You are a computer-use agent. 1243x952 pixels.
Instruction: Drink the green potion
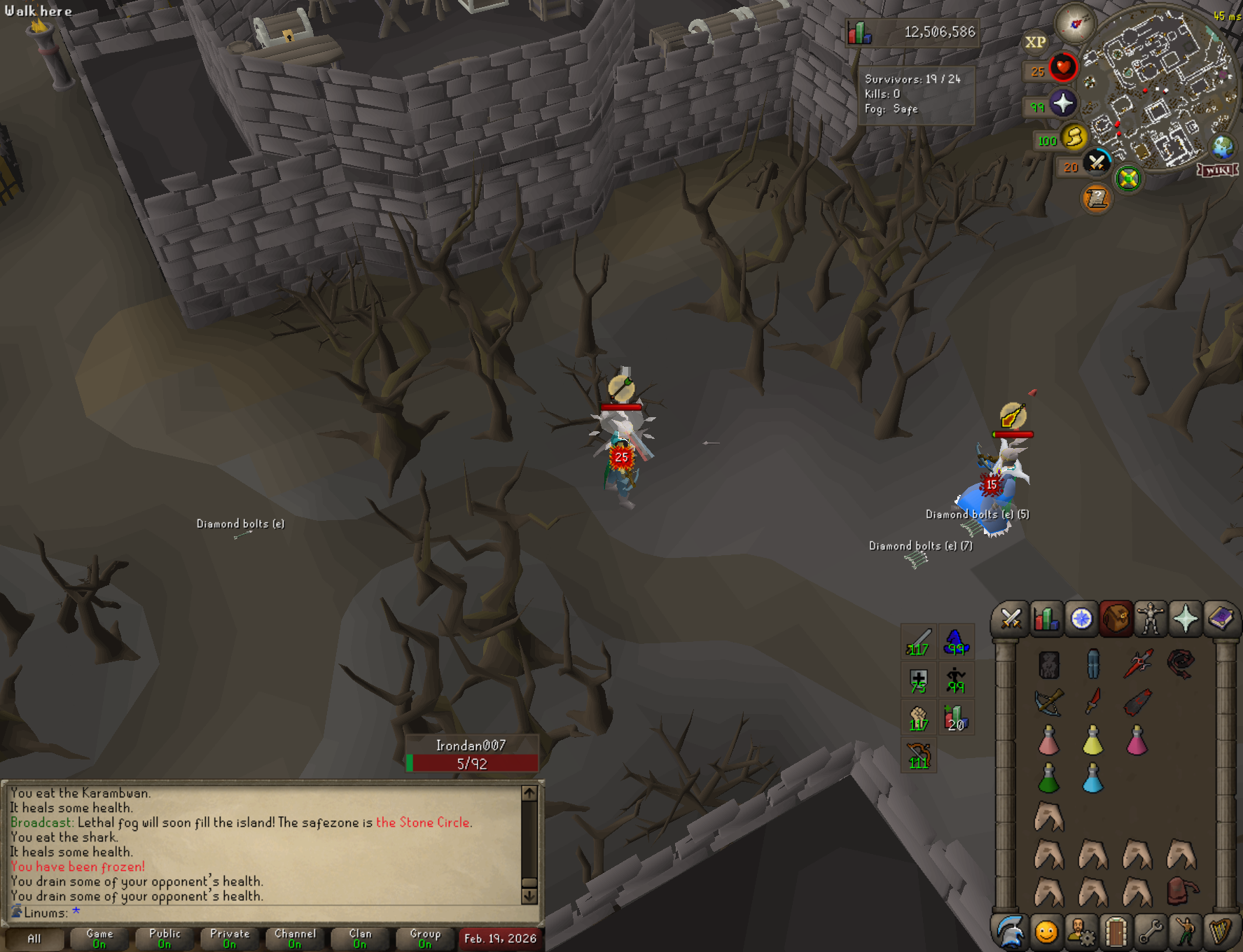point(1048,778)
